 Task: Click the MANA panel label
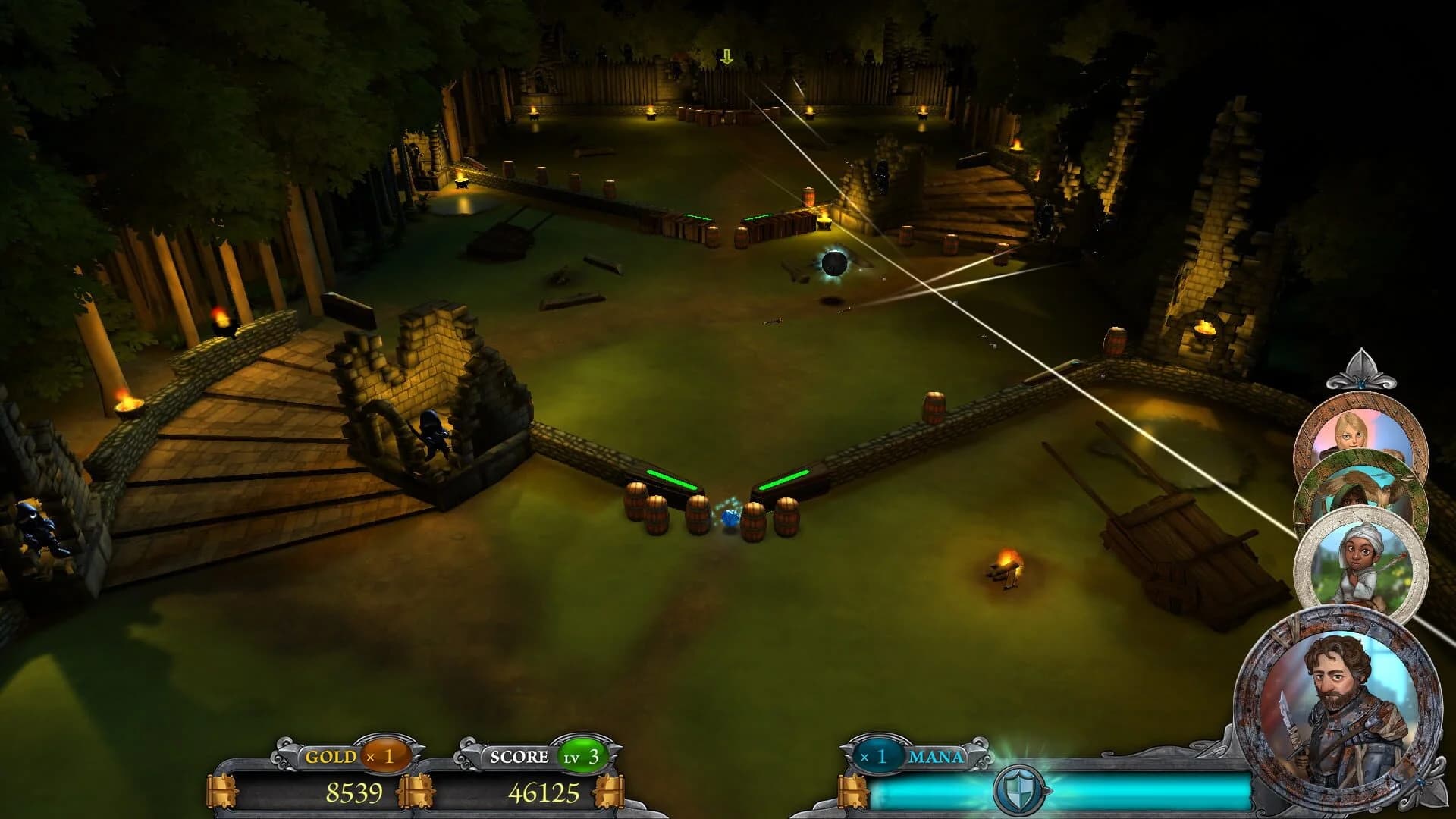(937, 758)
